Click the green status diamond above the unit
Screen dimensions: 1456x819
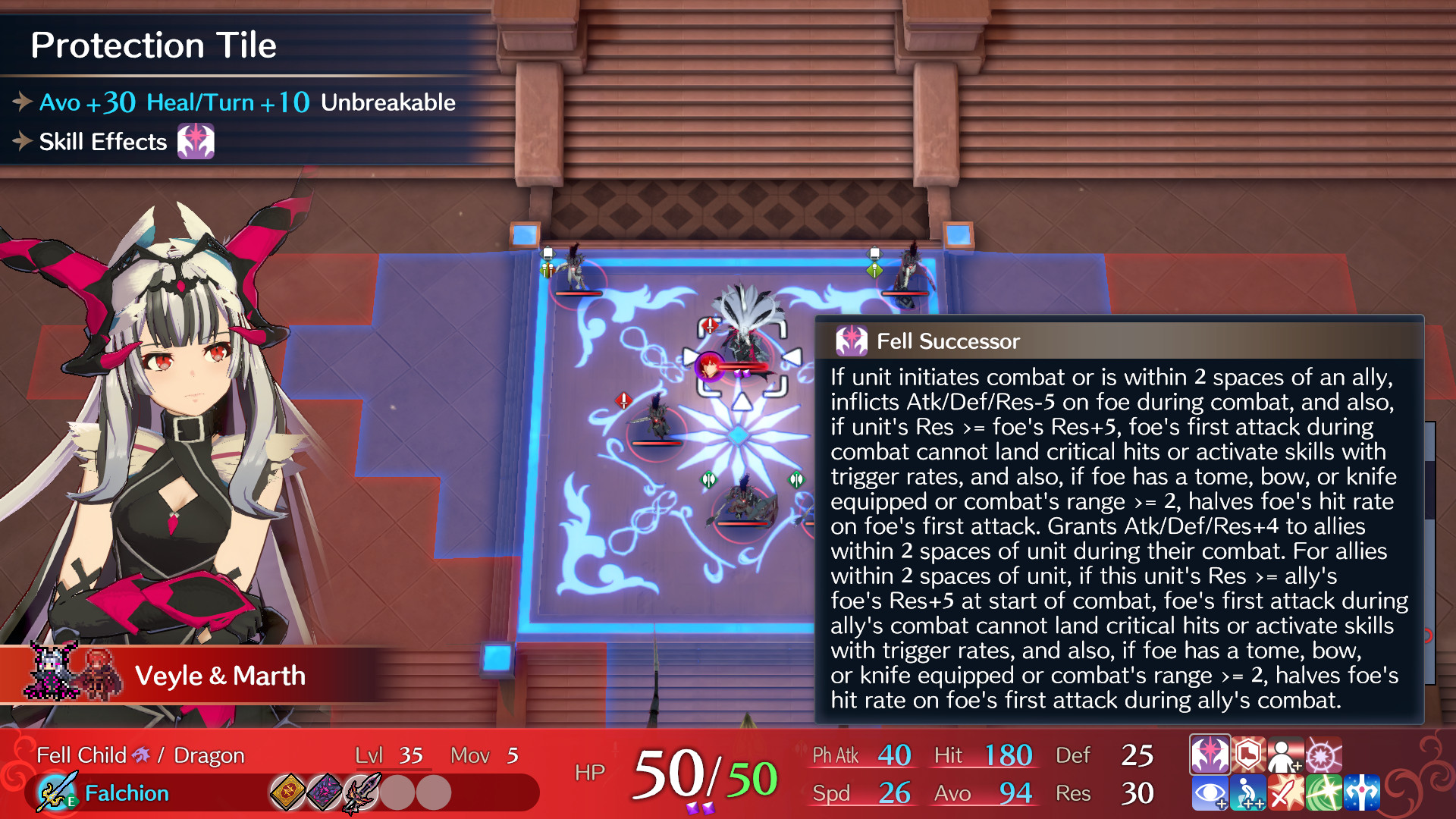708,479
